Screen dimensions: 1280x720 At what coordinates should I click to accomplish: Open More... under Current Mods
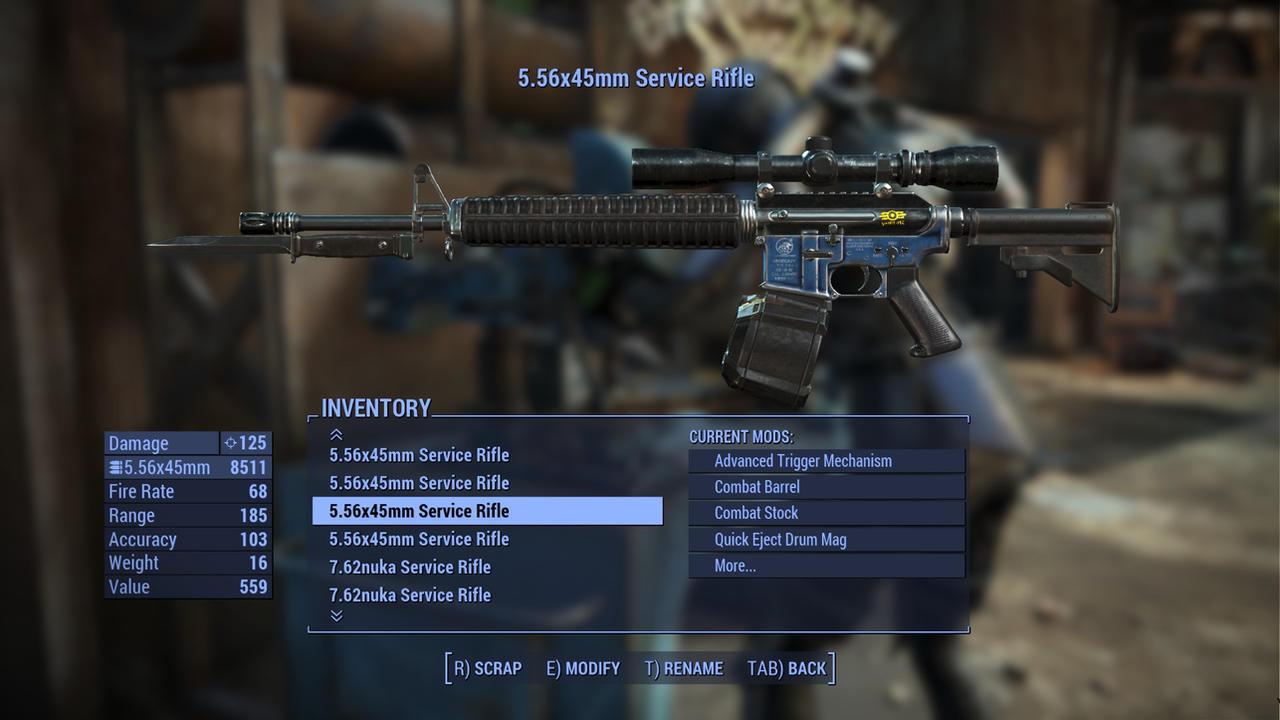click(826, 565)
